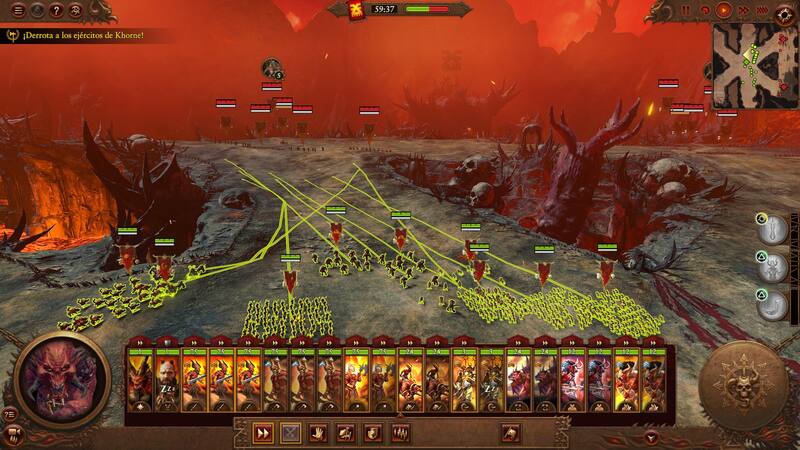Click the top round ability button on right
Screen dimensions: 800x450
771,229
